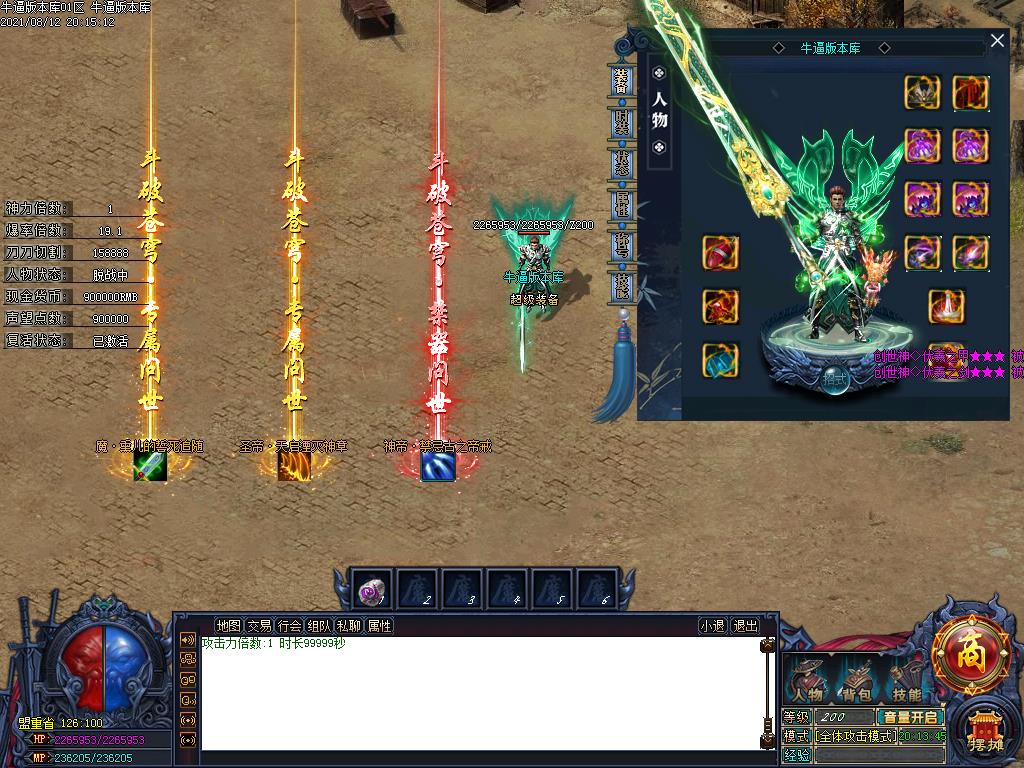Open the 组队 (Team) button
Screen dimensions: 1024x768
coord(319,626)
